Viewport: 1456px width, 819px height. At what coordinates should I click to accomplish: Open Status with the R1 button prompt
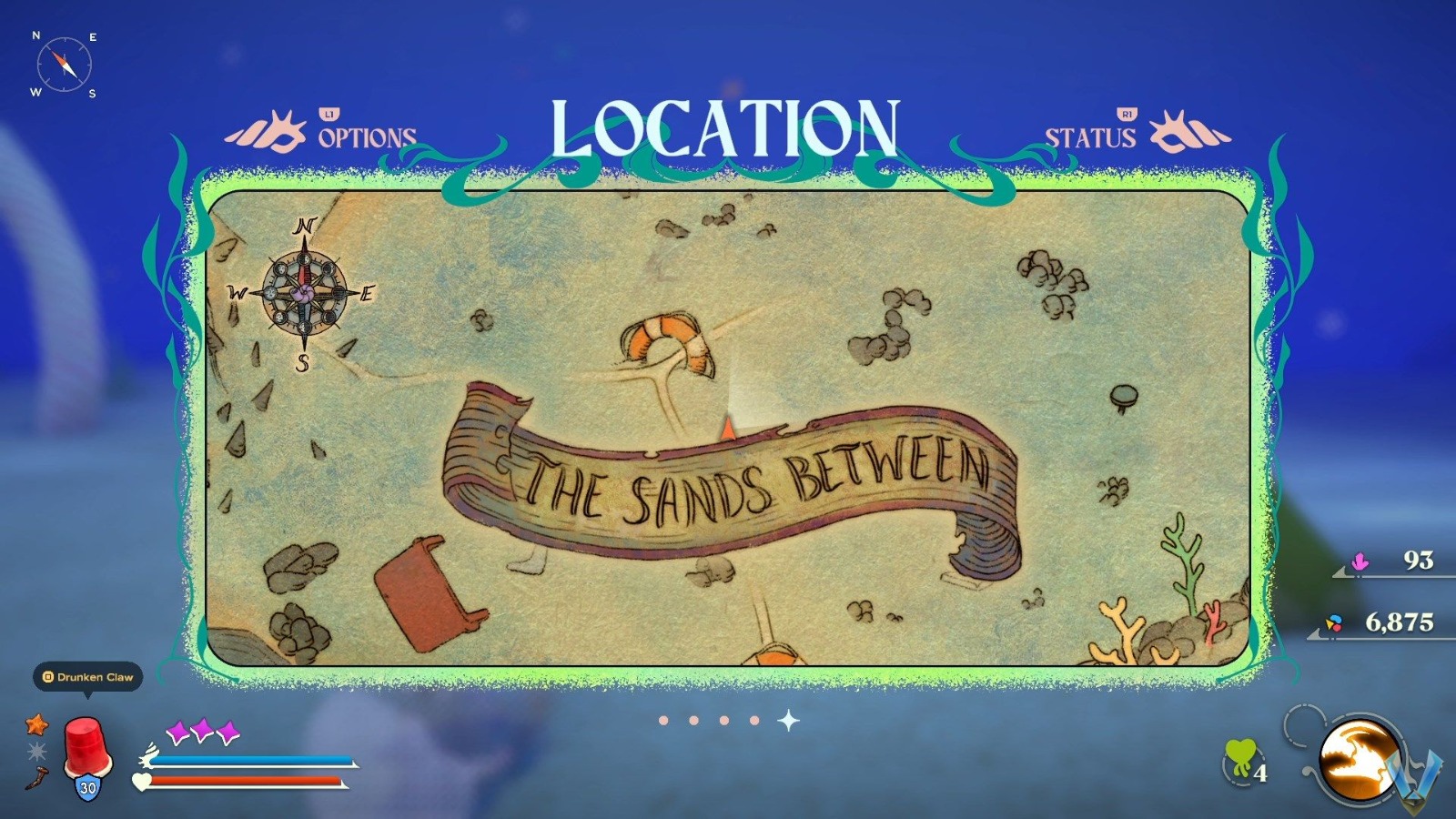(x=1126, y=115)
